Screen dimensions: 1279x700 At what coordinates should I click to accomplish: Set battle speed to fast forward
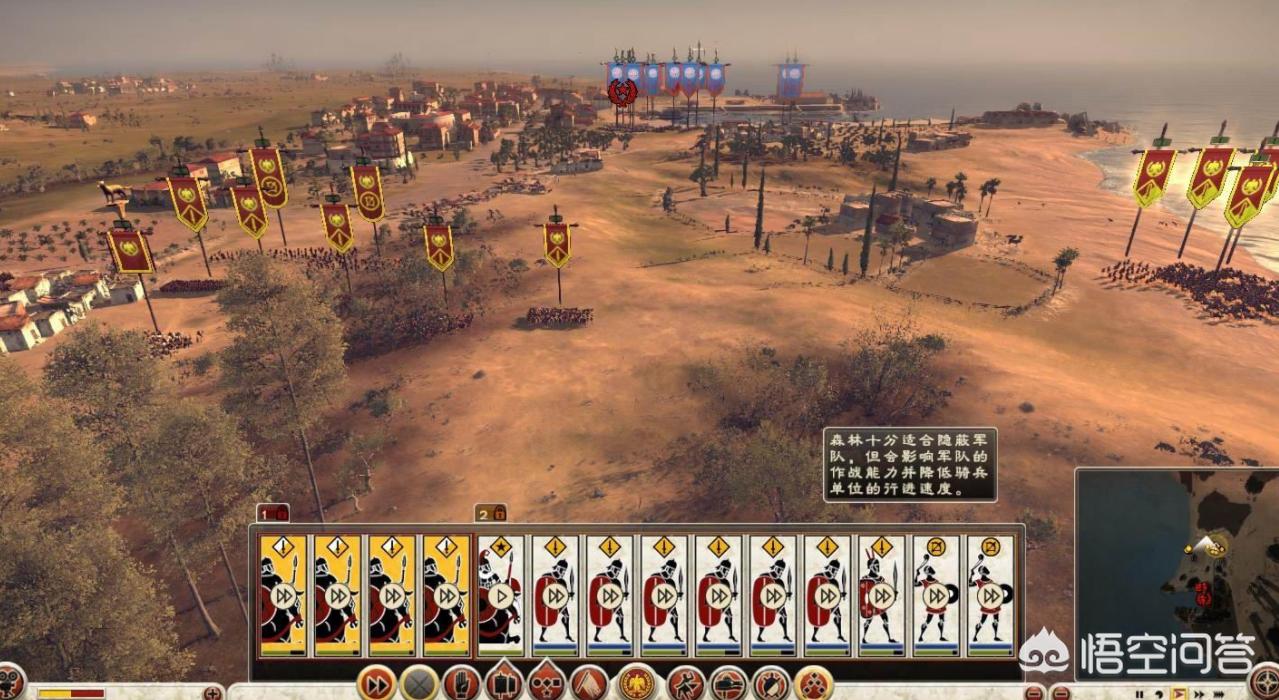tap(1196, 692)
